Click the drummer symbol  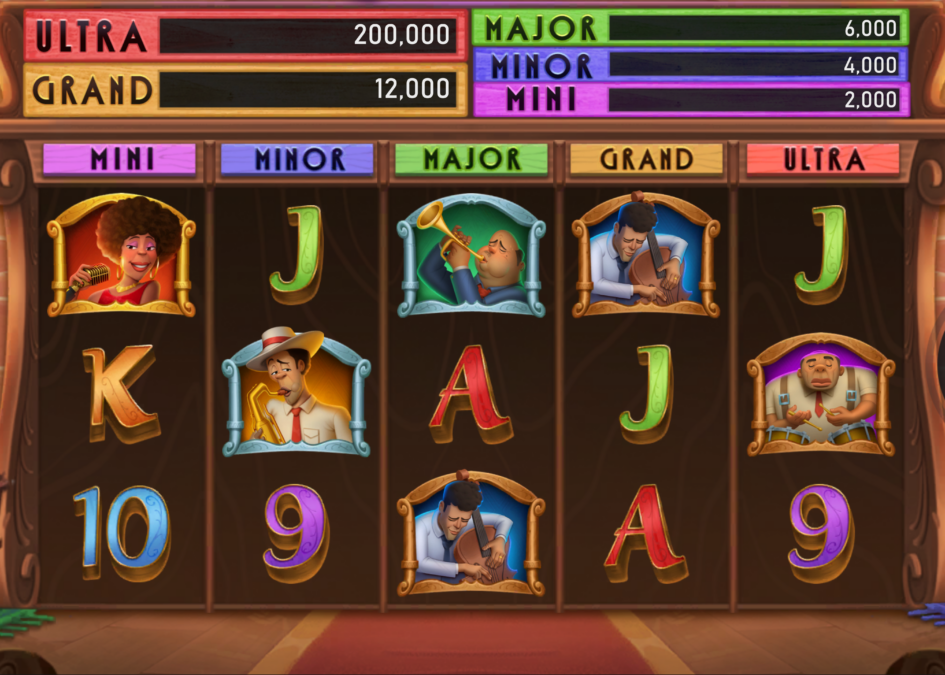coord(821,394)
